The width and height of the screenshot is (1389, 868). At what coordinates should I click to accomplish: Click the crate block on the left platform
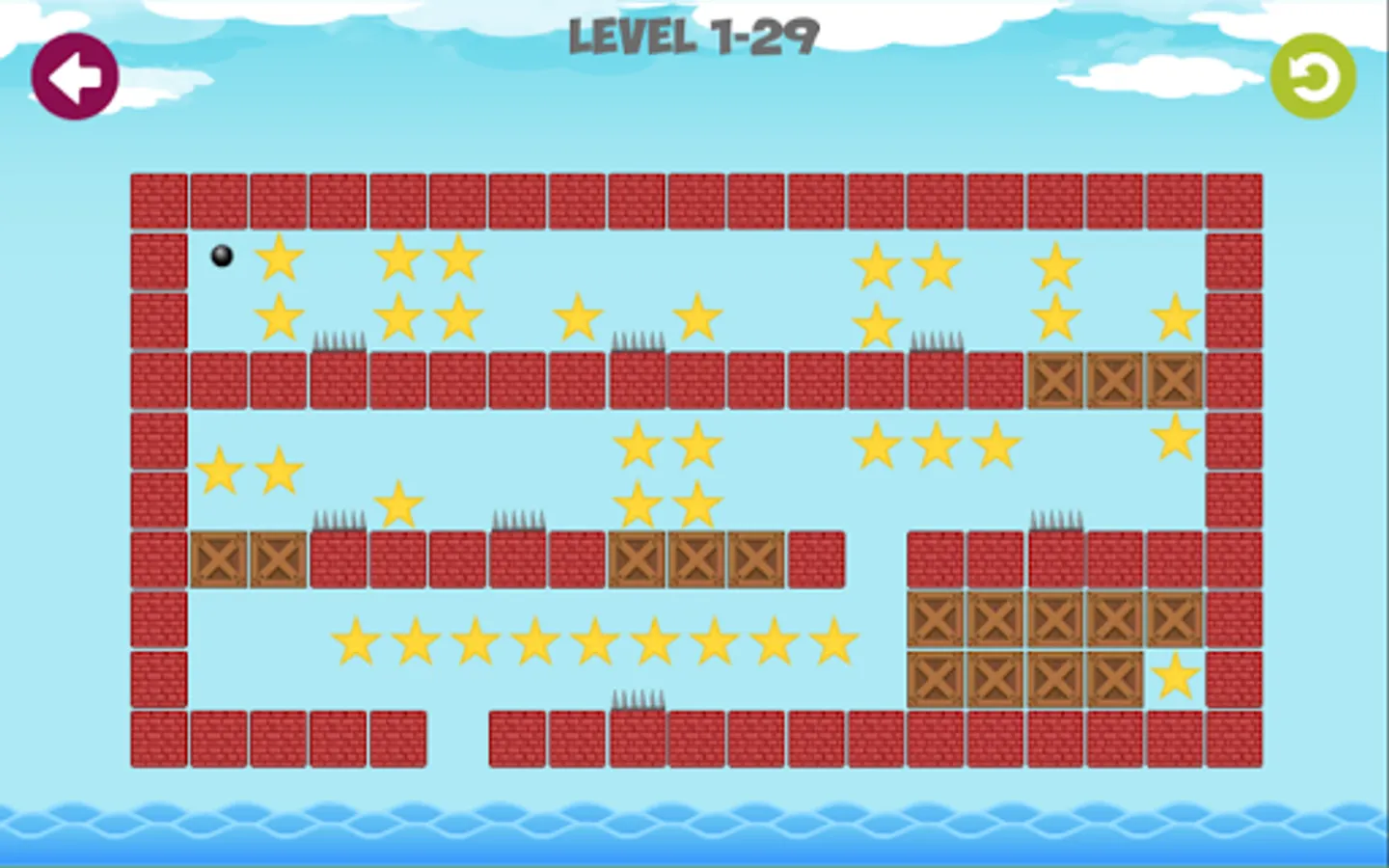click(x=218, y=559)
